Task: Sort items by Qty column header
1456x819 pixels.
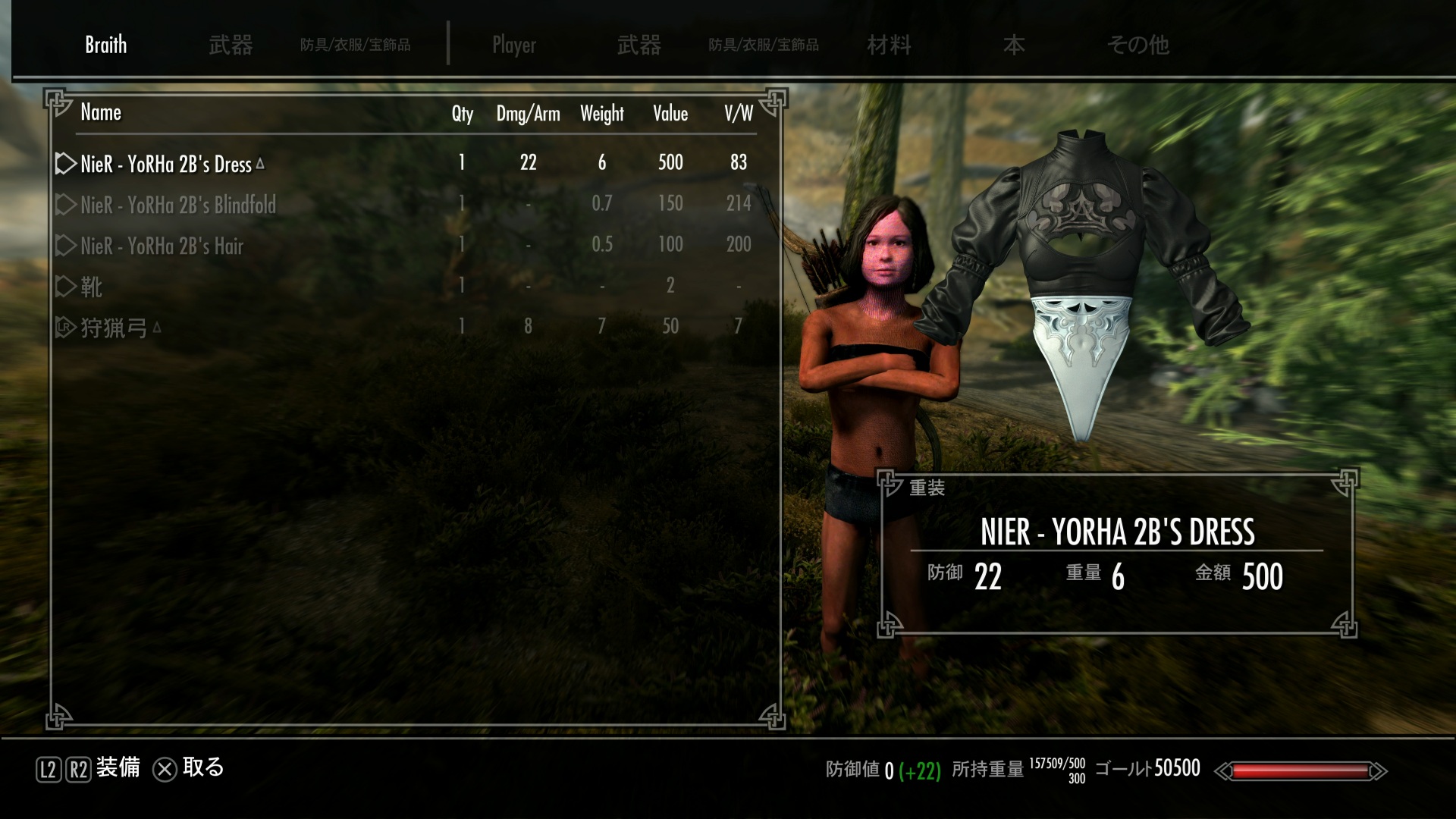Action: click(x=462, y=114)
